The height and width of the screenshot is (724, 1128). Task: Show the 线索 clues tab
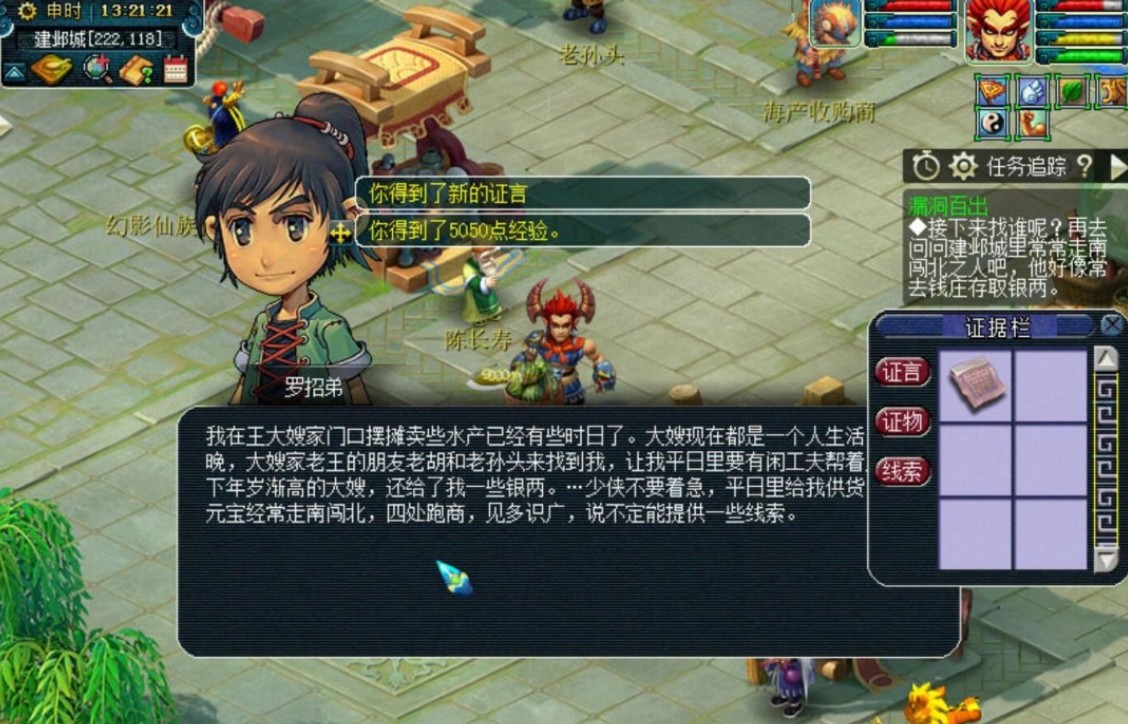point(902,470)
